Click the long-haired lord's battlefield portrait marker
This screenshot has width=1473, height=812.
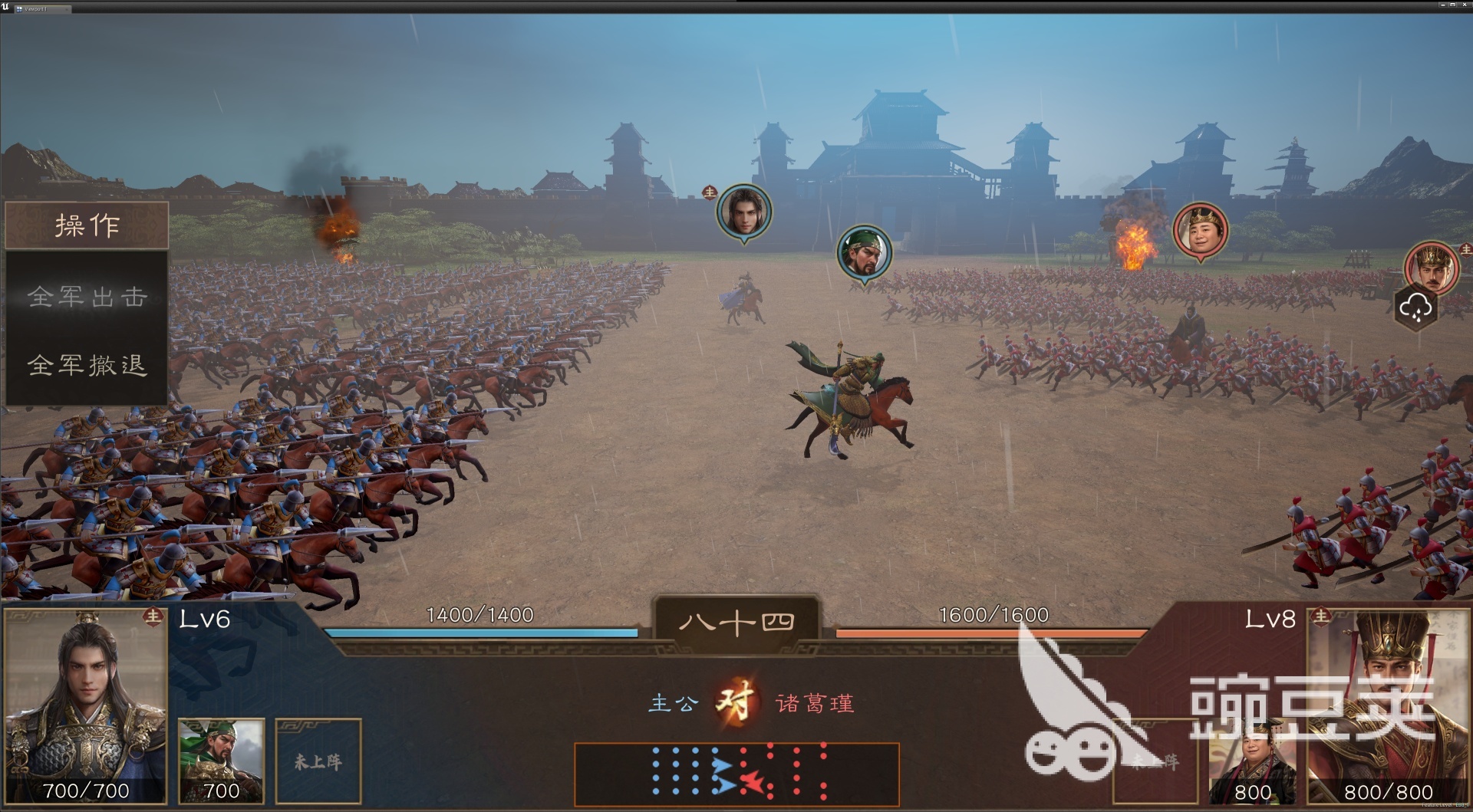tap(743, 212)
